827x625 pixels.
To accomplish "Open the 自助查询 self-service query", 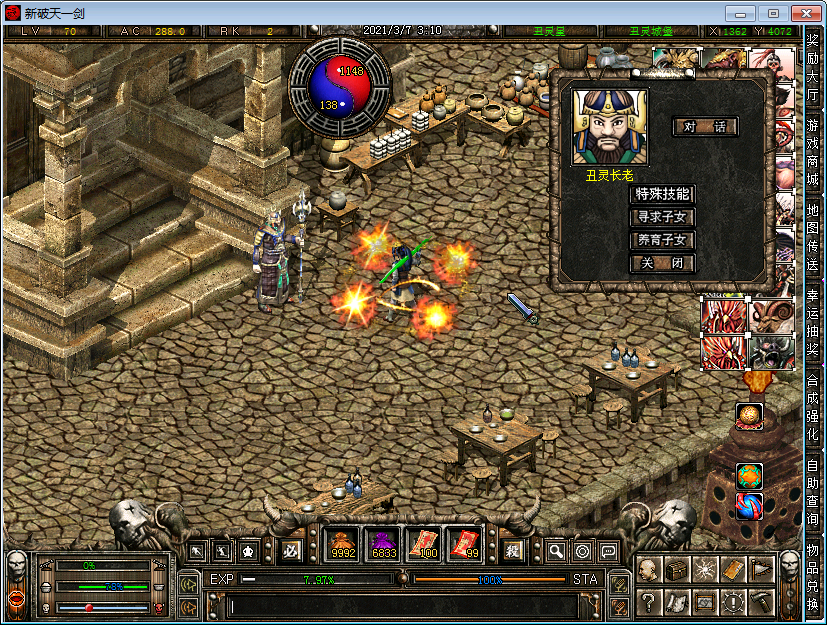I will pos(813,492).
